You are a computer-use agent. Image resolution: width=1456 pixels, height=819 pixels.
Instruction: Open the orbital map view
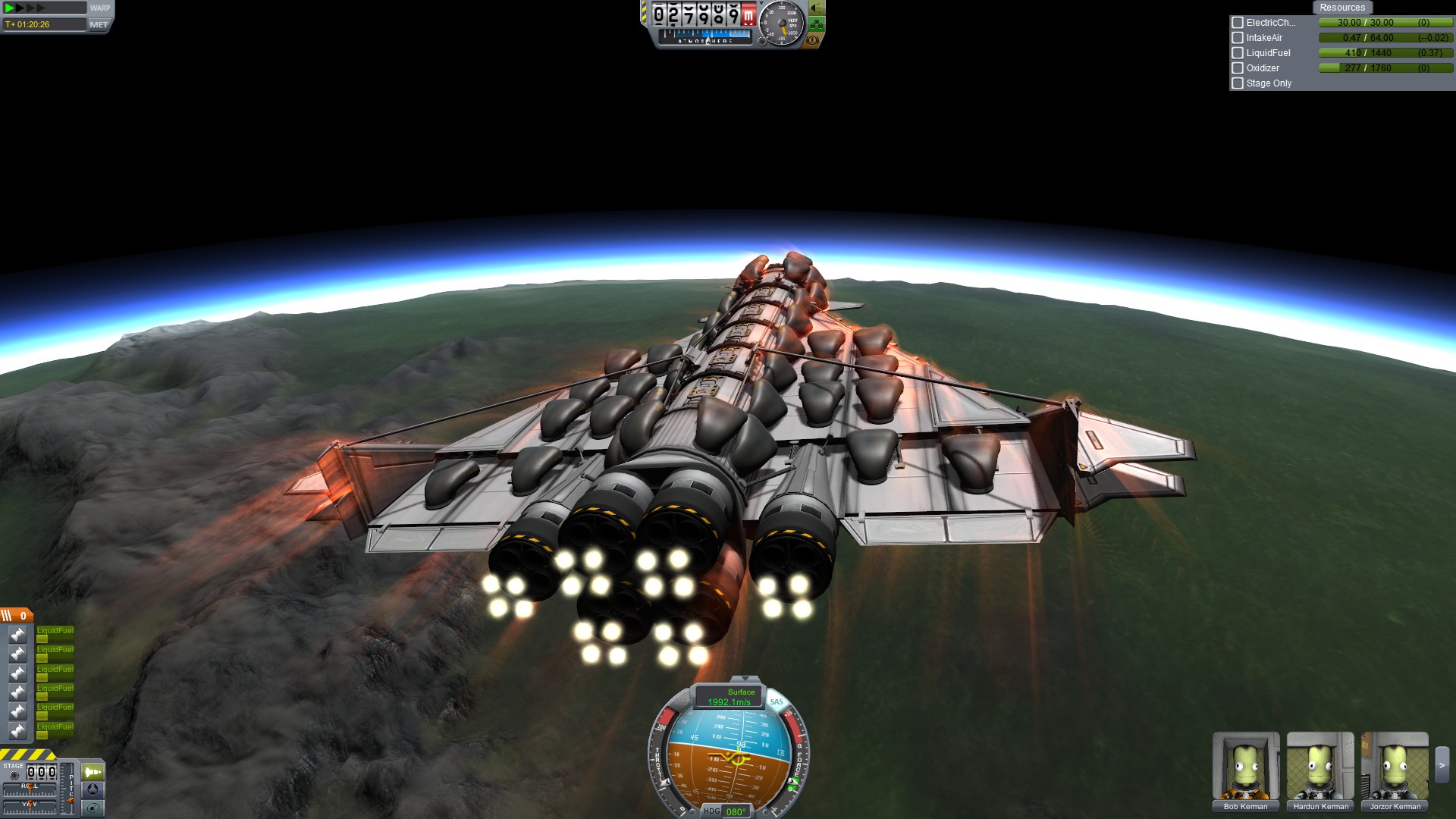(x=93, y=808)
